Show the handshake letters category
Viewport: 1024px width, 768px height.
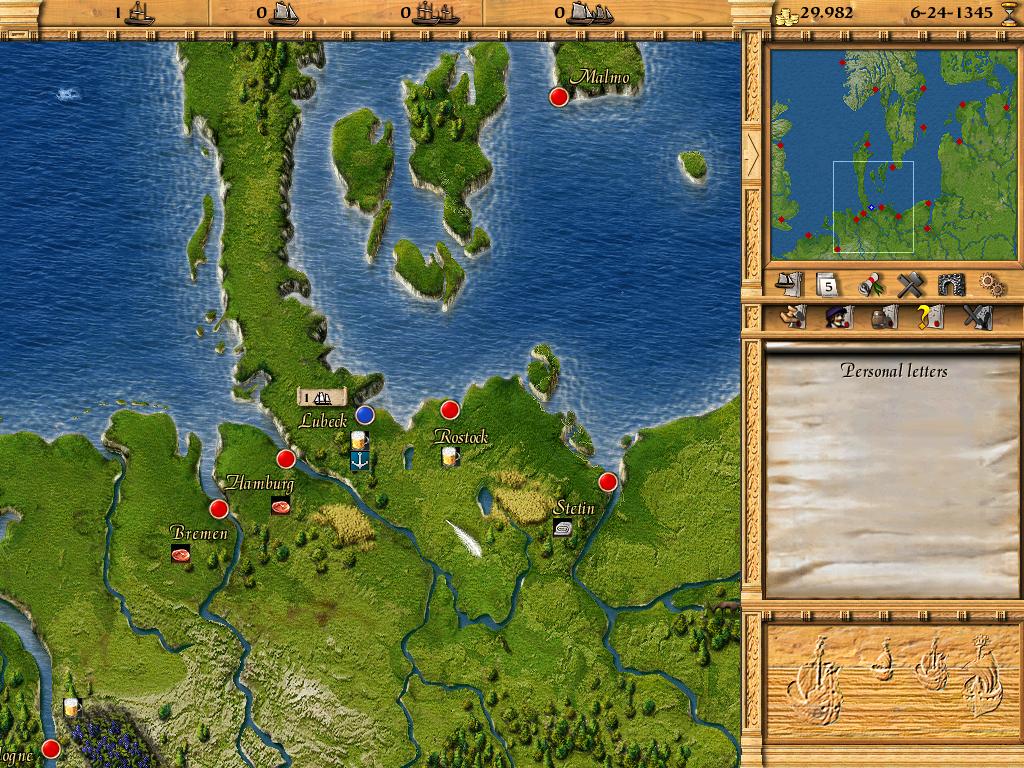click(793, 318)
